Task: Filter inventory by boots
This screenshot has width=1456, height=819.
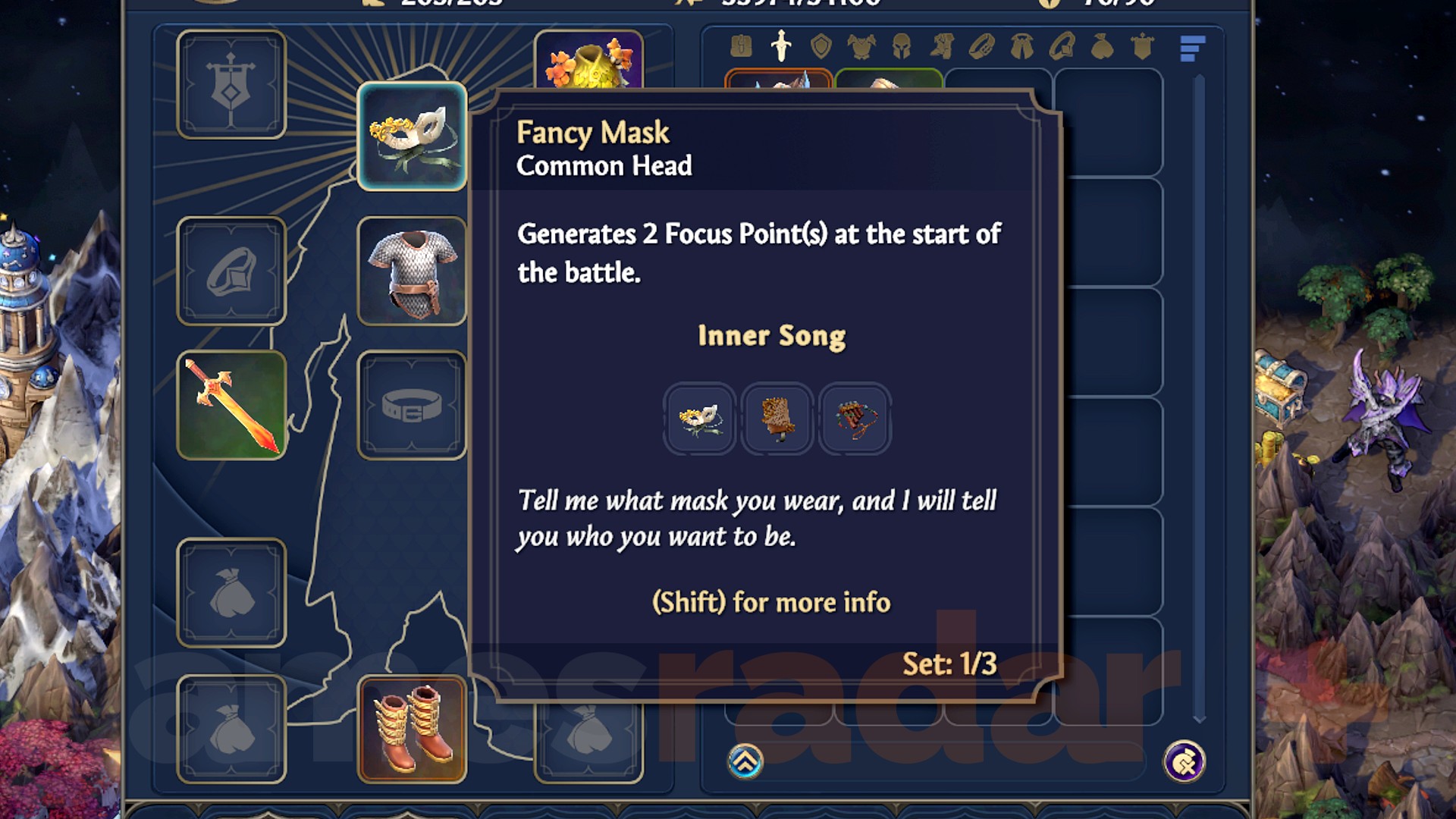Action: [940, 45]
